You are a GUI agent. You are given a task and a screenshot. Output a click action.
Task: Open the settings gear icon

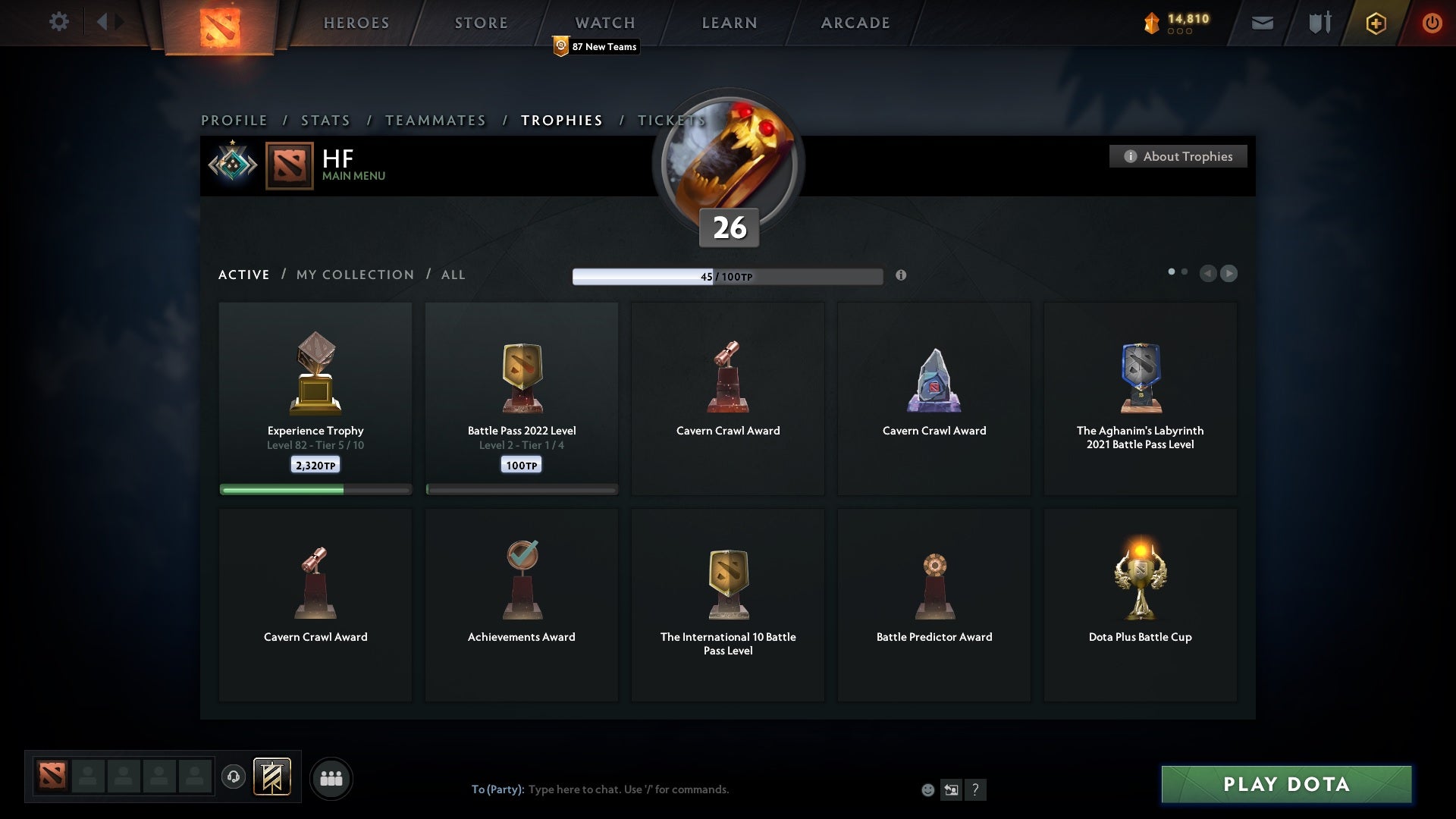point(59,22)
